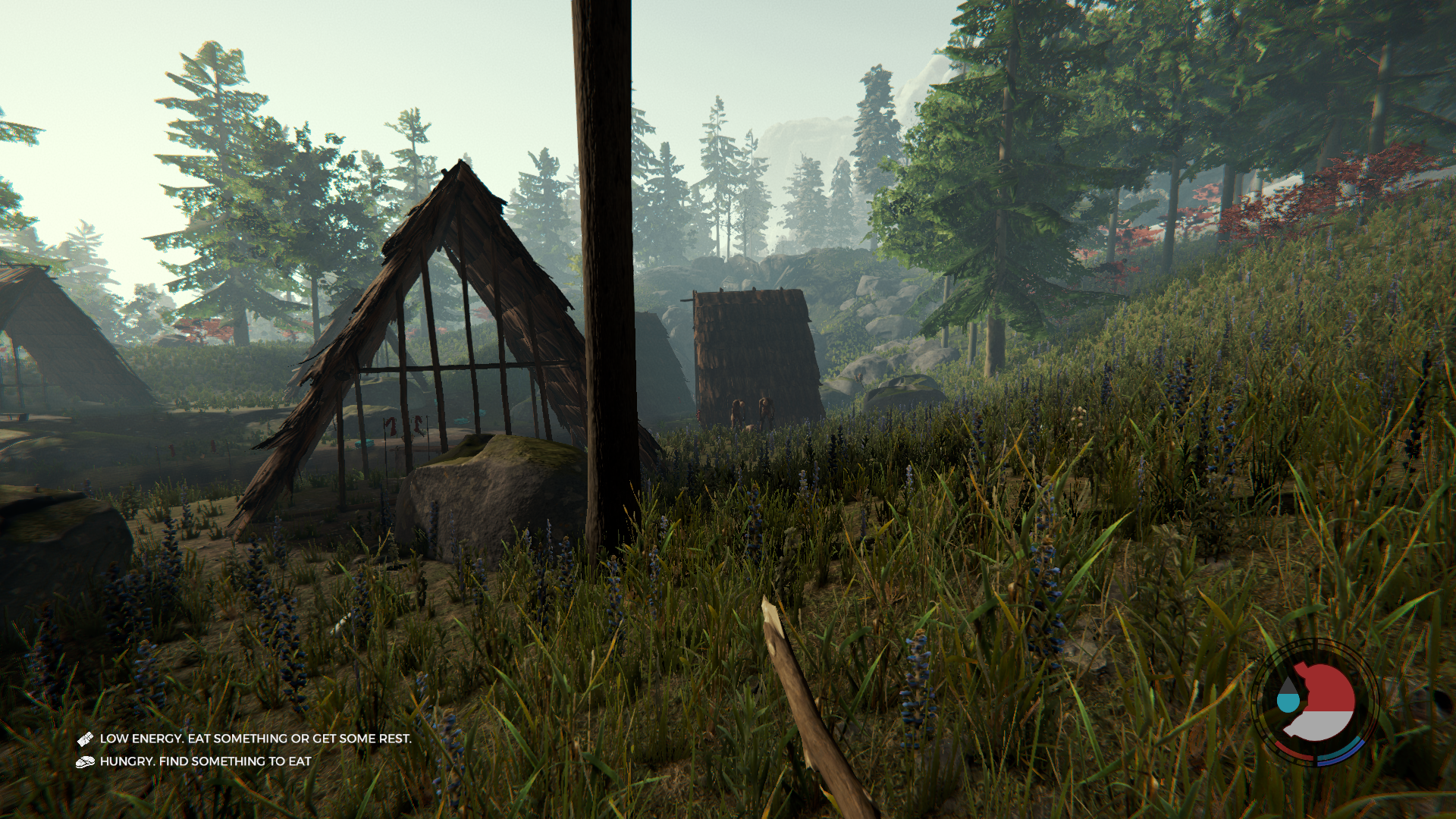The width and height of the screenshot is (1456, 819).
Task: Select the stomach hunger indicator
Action: [x=1323, y=702]
